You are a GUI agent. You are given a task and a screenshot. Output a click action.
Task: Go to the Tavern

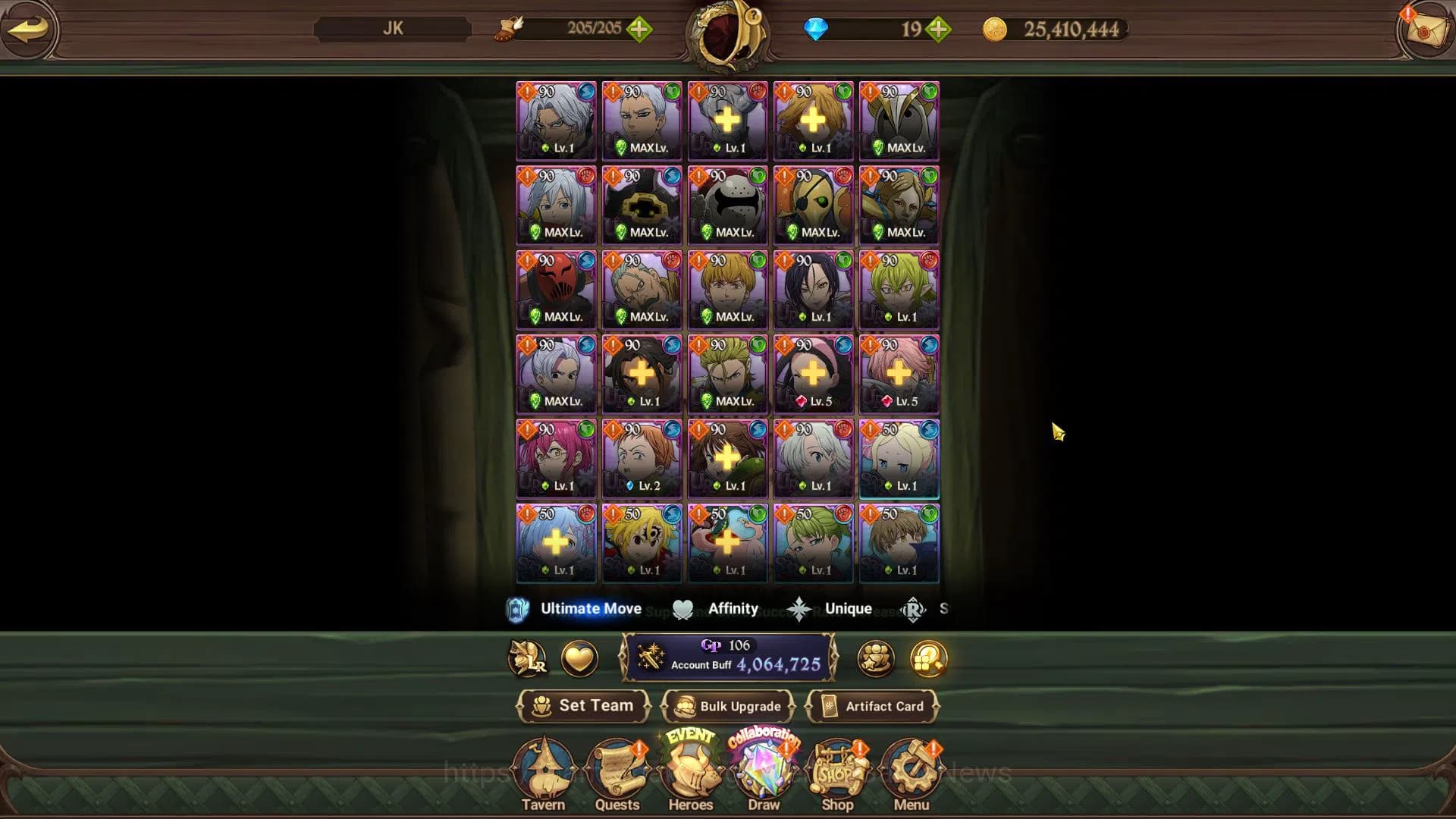(543, 775)
